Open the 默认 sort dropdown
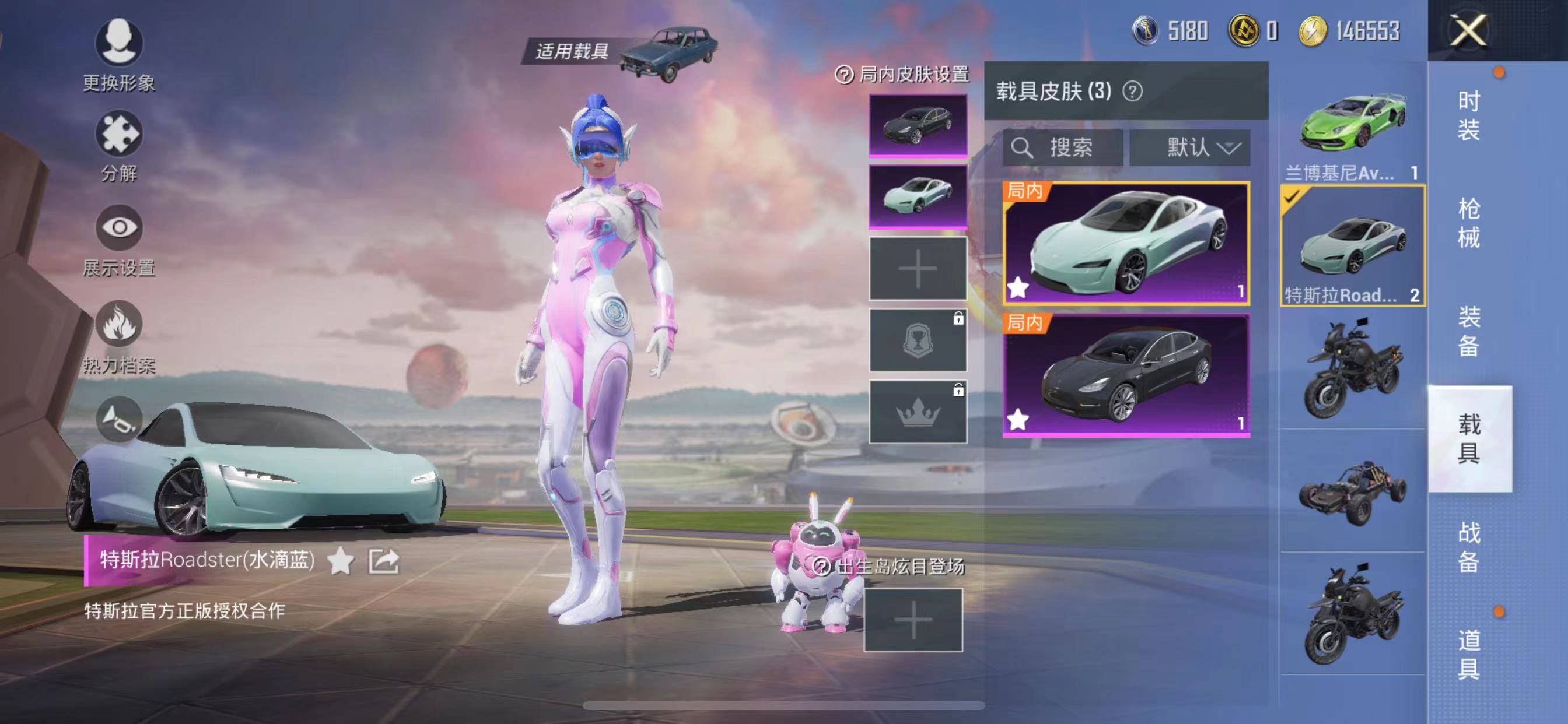This screenshot has height=724, width=1568. tap(1190, 148)
